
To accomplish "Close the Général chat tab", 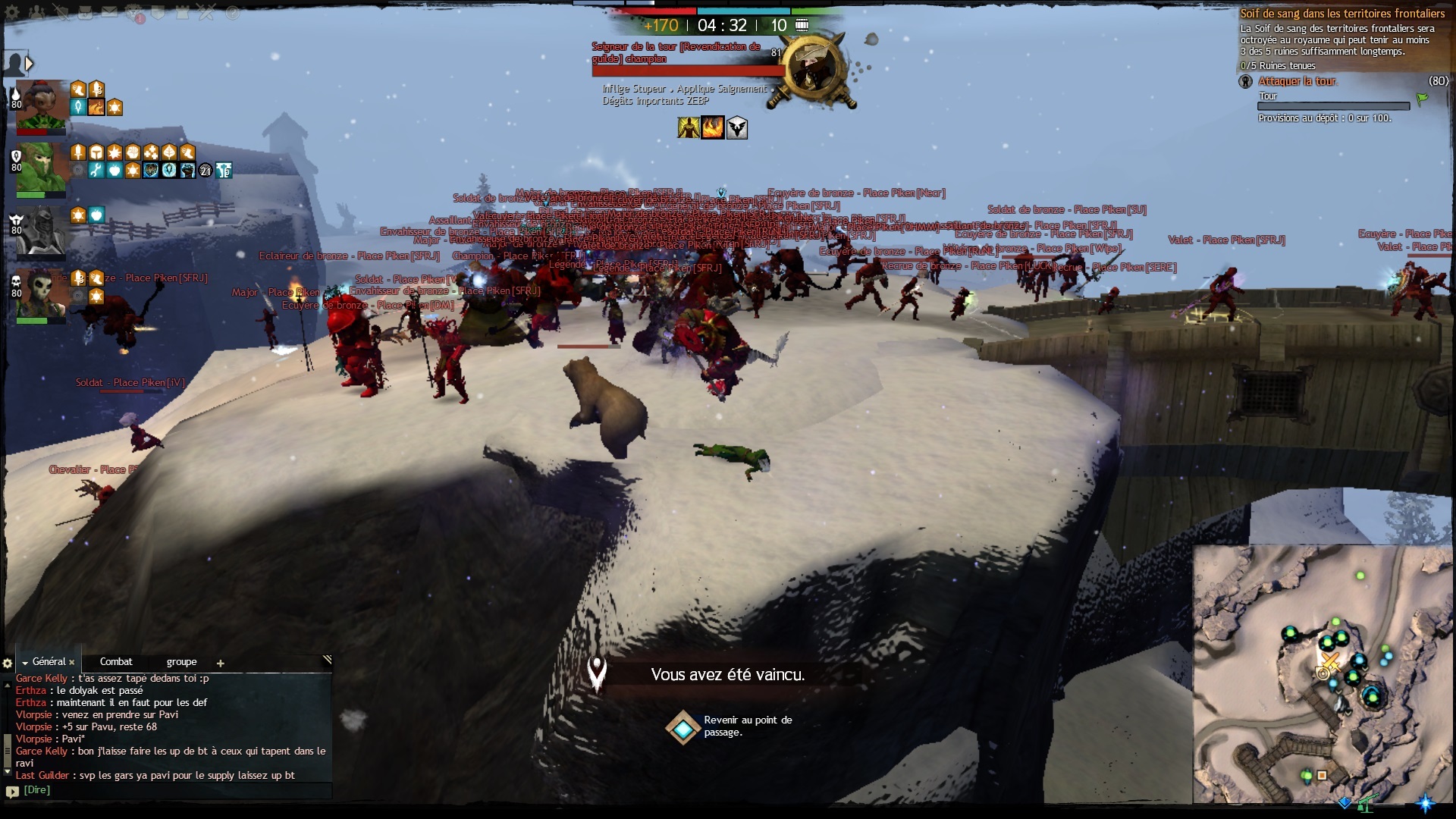I will coord(72,663).
